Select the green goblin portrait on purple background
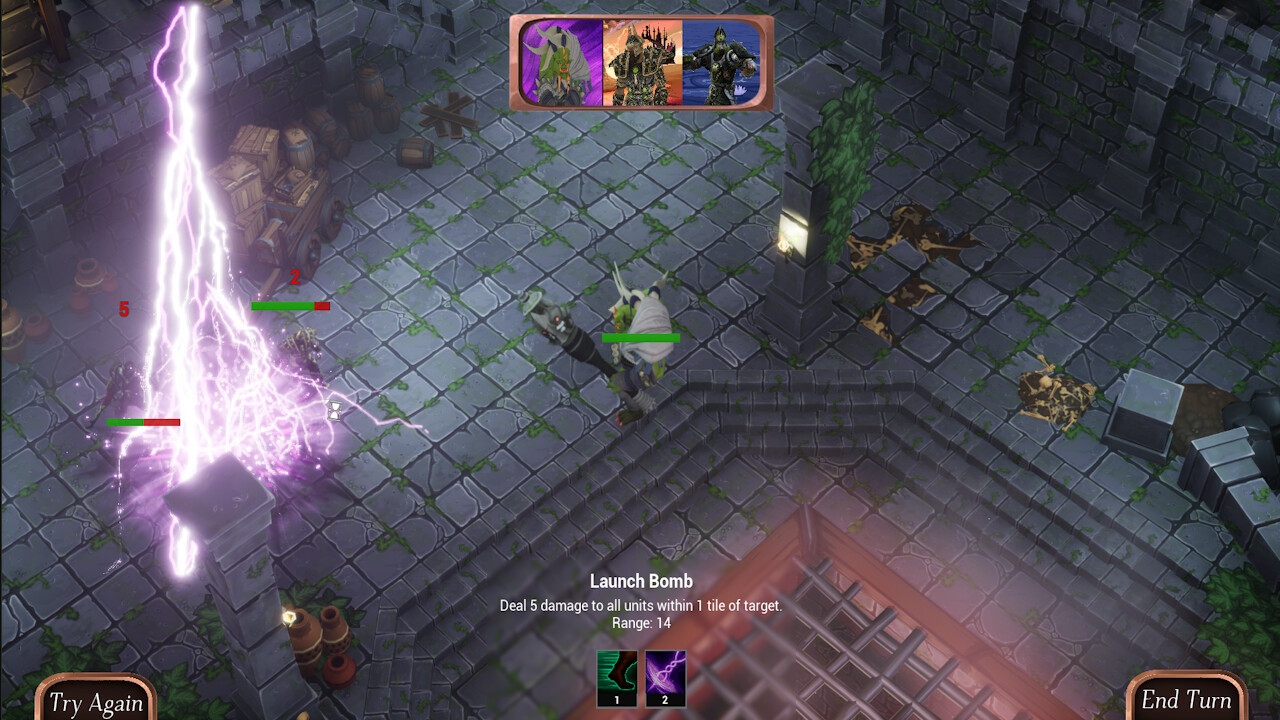The height and width of the screenshot is (720, 1280). click(561, 63)
